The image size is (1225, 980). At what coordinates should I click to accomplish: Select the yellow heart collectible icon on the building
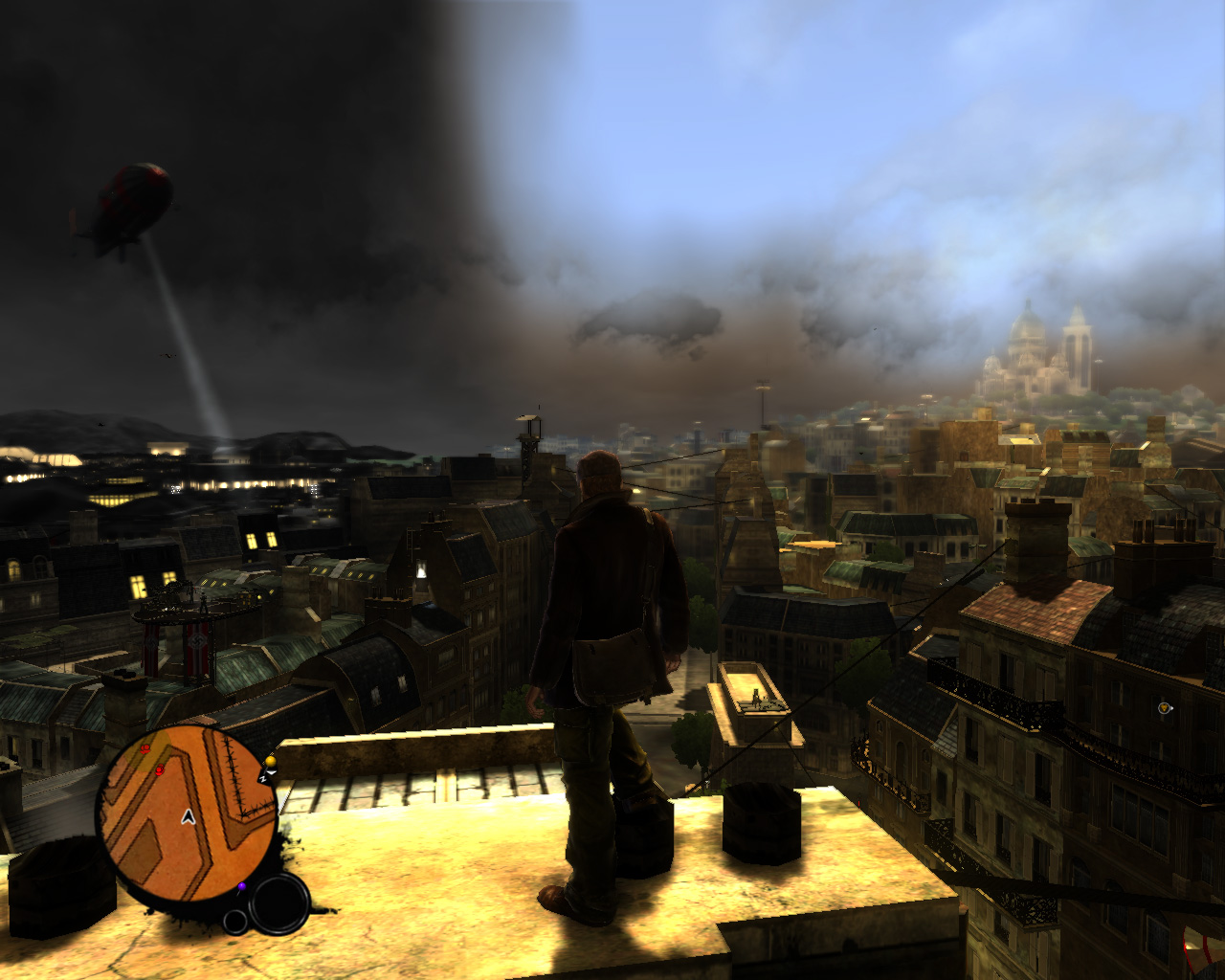click(1165, 708)
